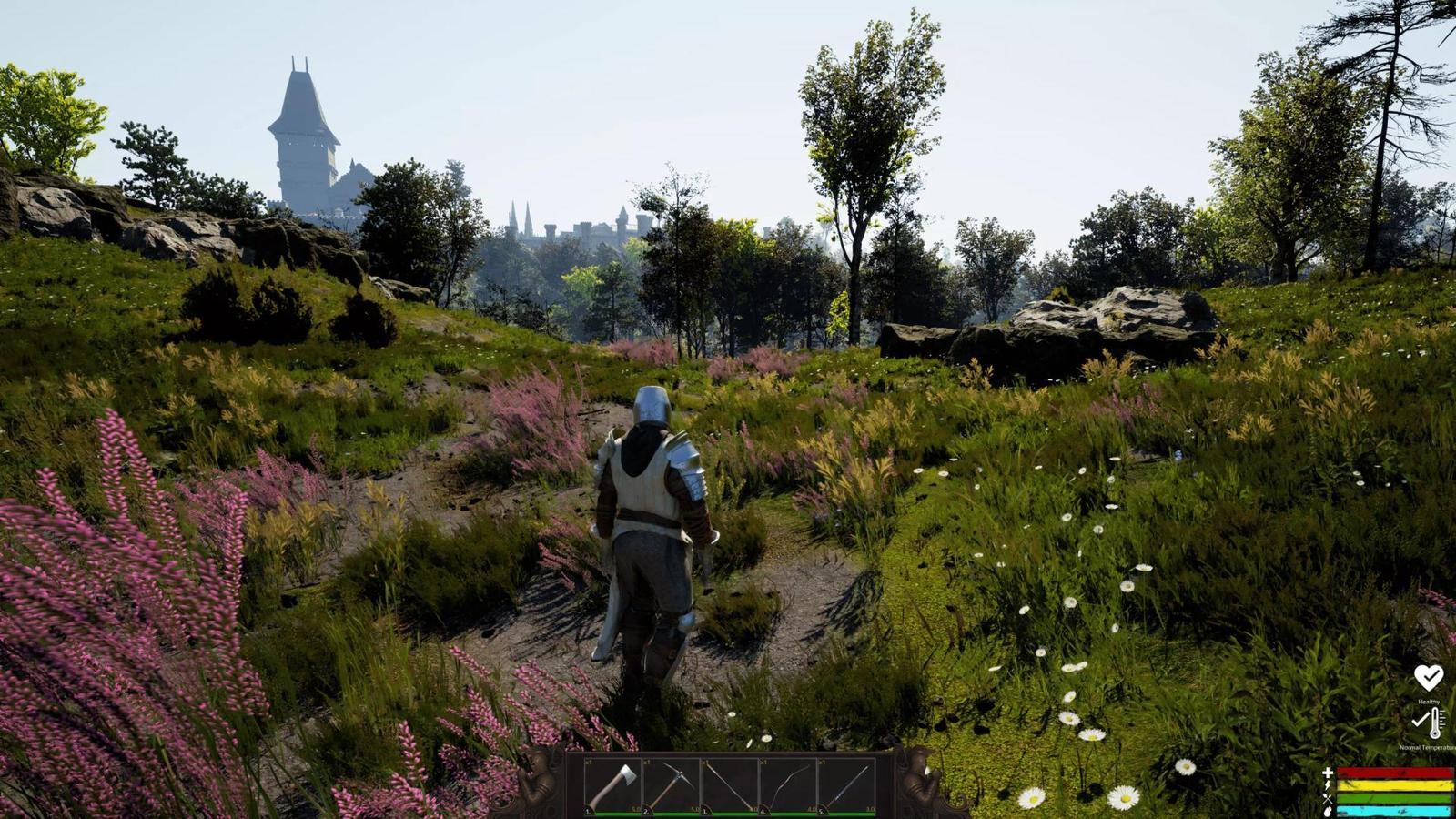Click the Normal Temperature thermometer icon
The height and width of the screenshot is (819, 1456).
pos(1434,723)
